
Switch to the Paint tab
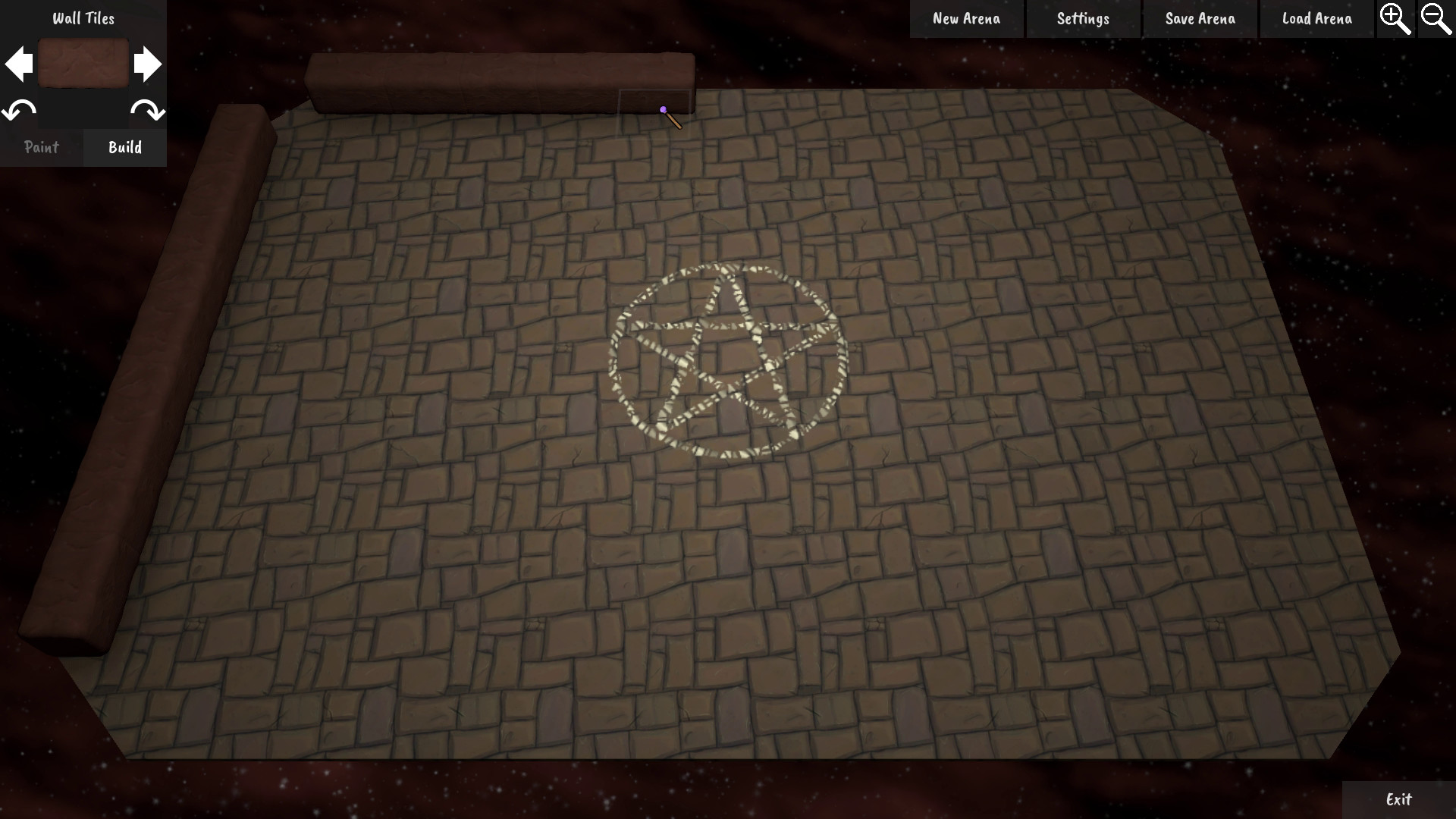[42, 147]
